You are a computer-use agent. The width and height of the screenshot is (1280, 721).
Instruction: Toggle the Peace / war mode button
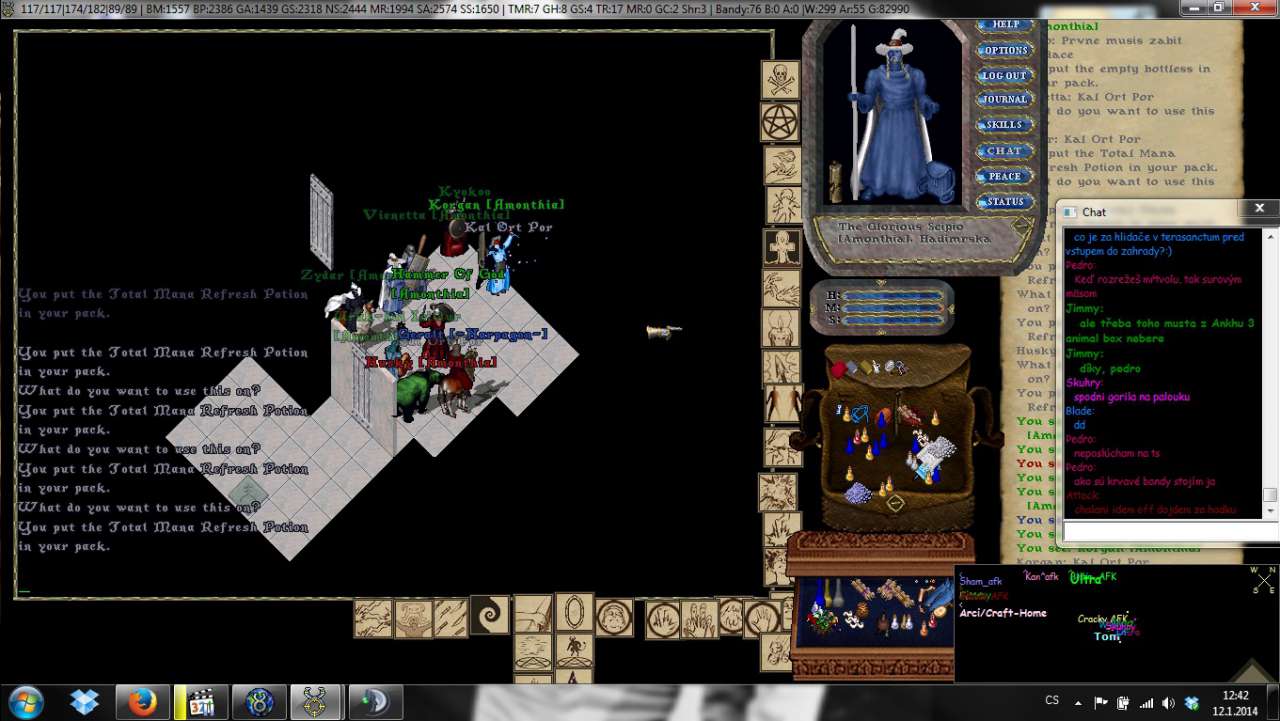(x=1004, y=176)
